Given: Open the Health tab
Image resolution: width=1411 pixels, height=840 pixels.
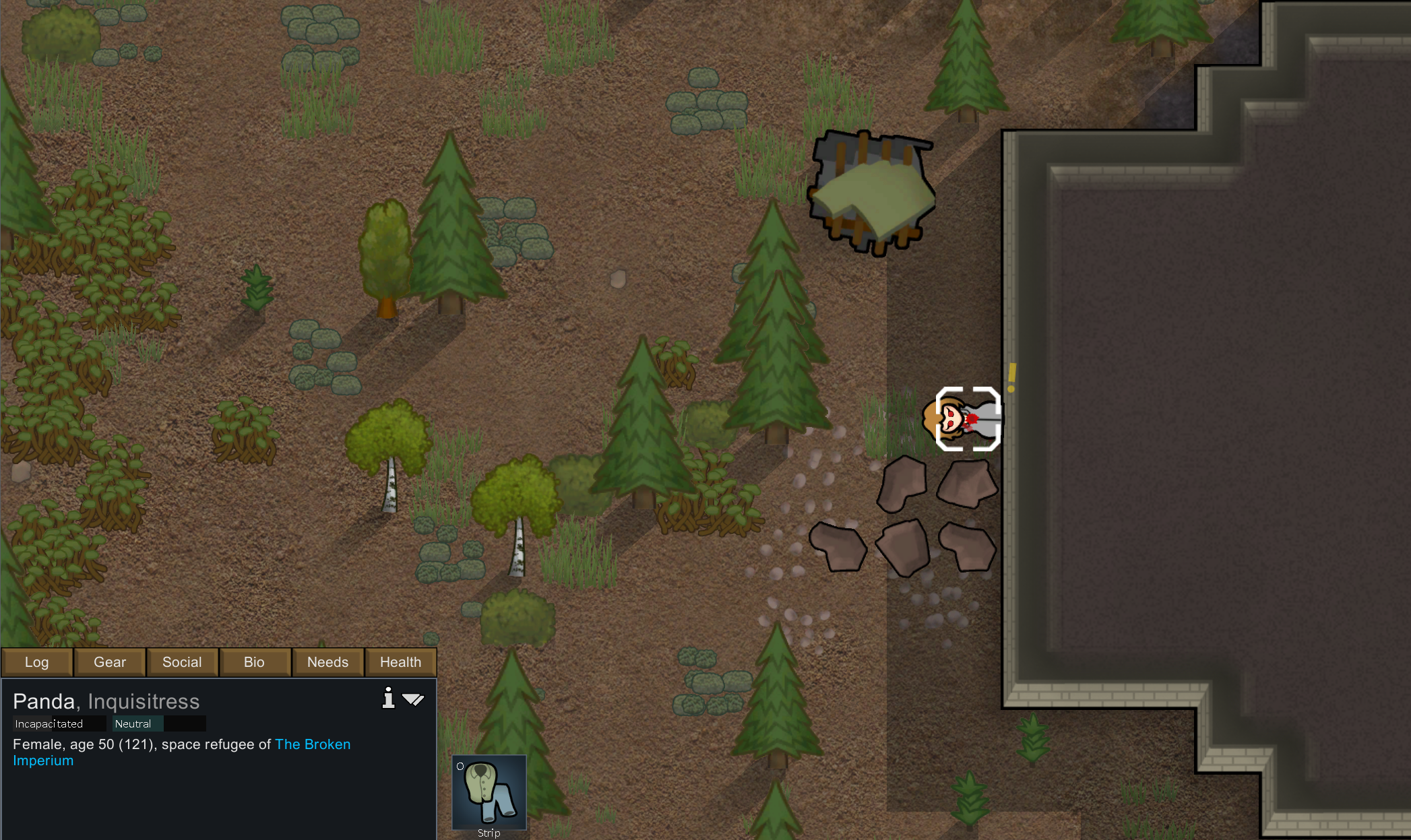Looking at the screenshot, I should pos(400,662).
